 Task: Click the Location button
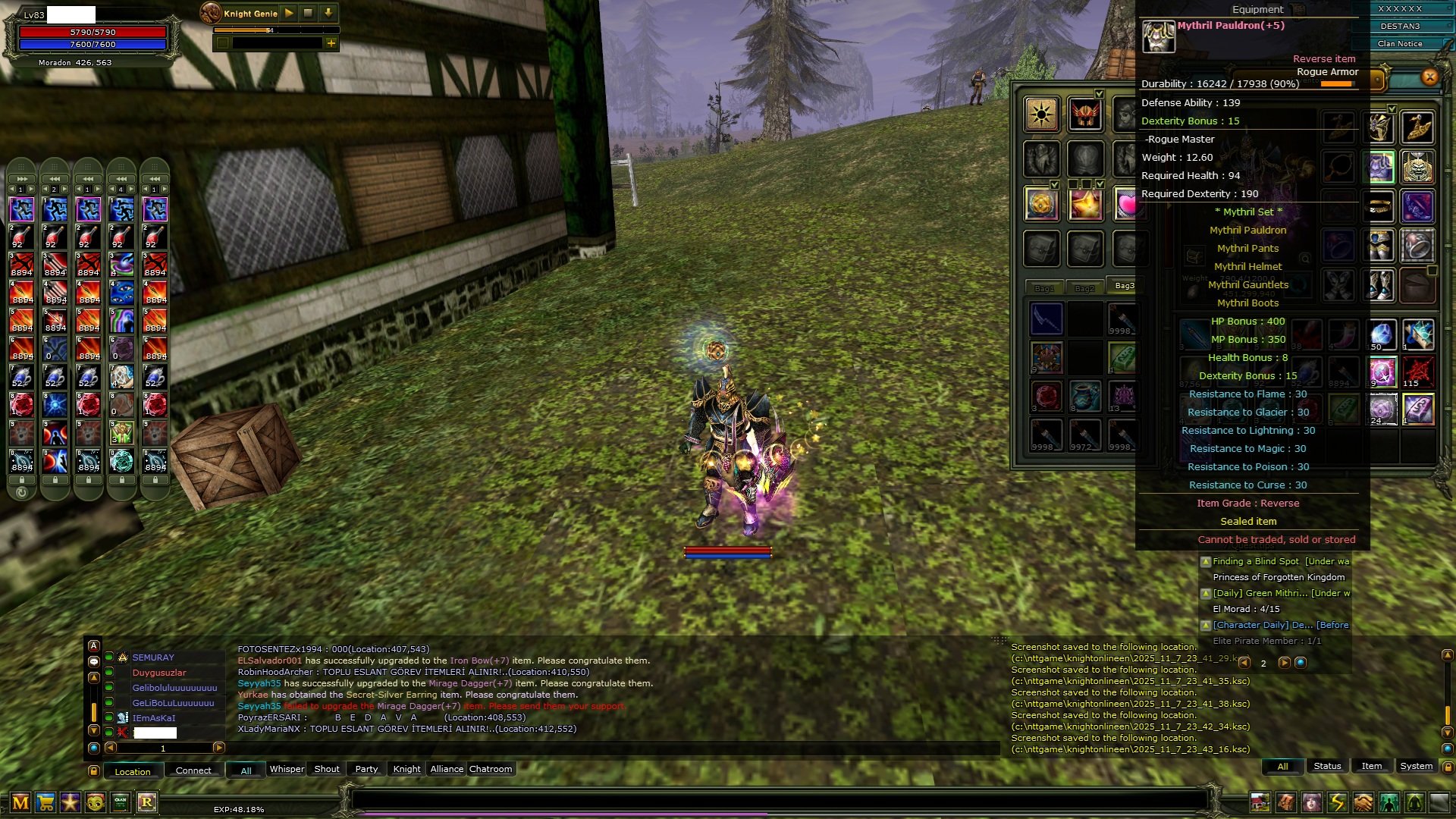pyautogui.click(x=133, y=771)
